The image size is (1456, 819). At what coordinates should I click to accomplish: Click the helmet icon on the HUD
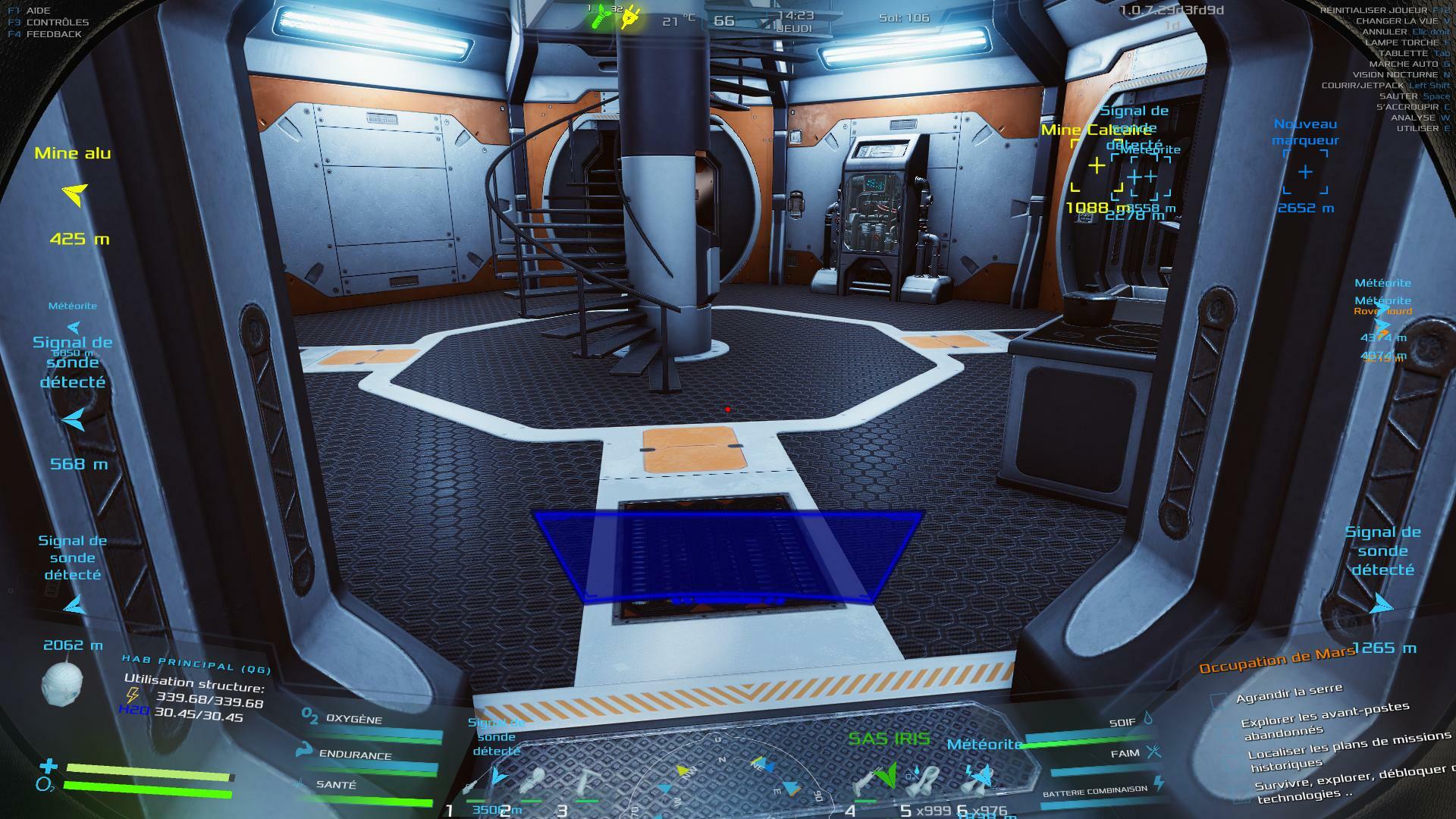pyautogui.click(x=61, y=684)
